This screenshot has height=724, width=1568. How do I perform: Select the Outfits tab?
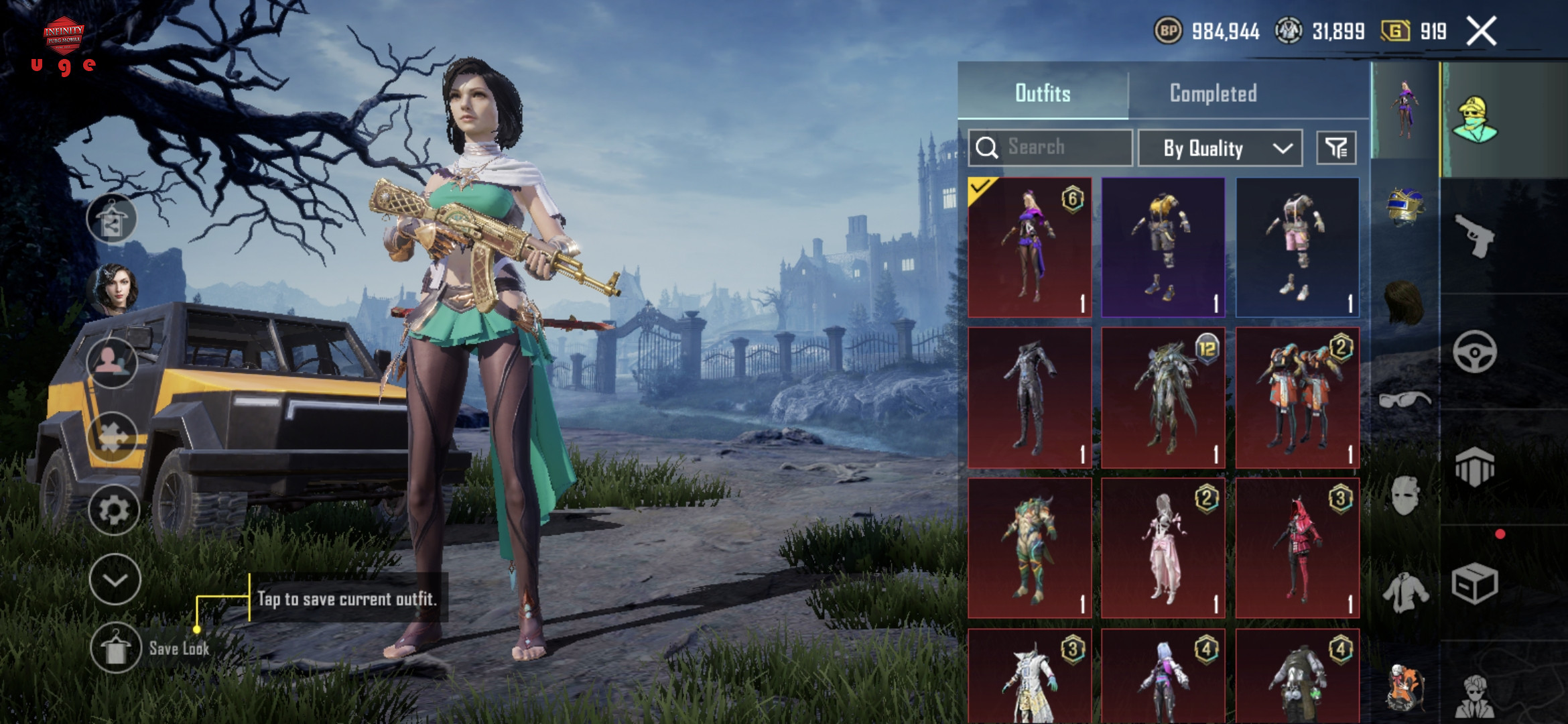point(1043,93)
